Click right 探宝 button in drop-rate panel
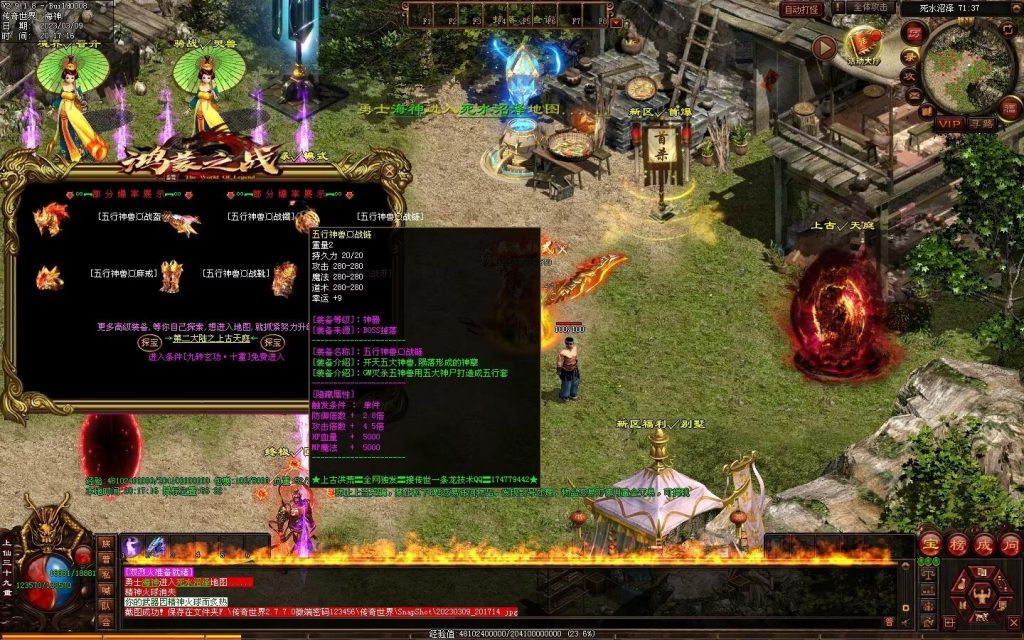The image size is (1024, 640). pyautogui.click(x=273, y=341)
